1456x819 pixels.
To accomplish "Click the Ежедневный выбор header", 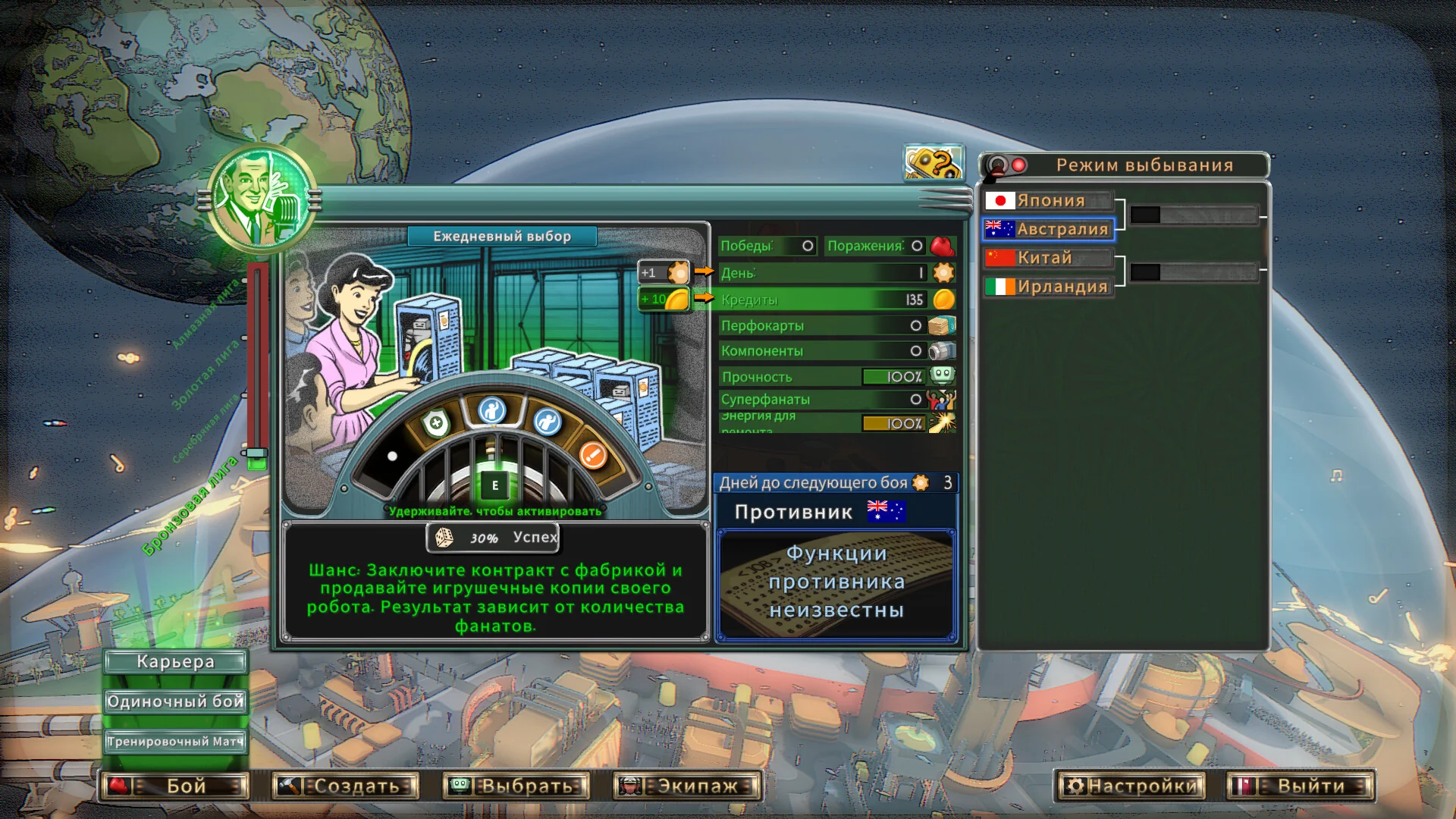I will (502, 237).
